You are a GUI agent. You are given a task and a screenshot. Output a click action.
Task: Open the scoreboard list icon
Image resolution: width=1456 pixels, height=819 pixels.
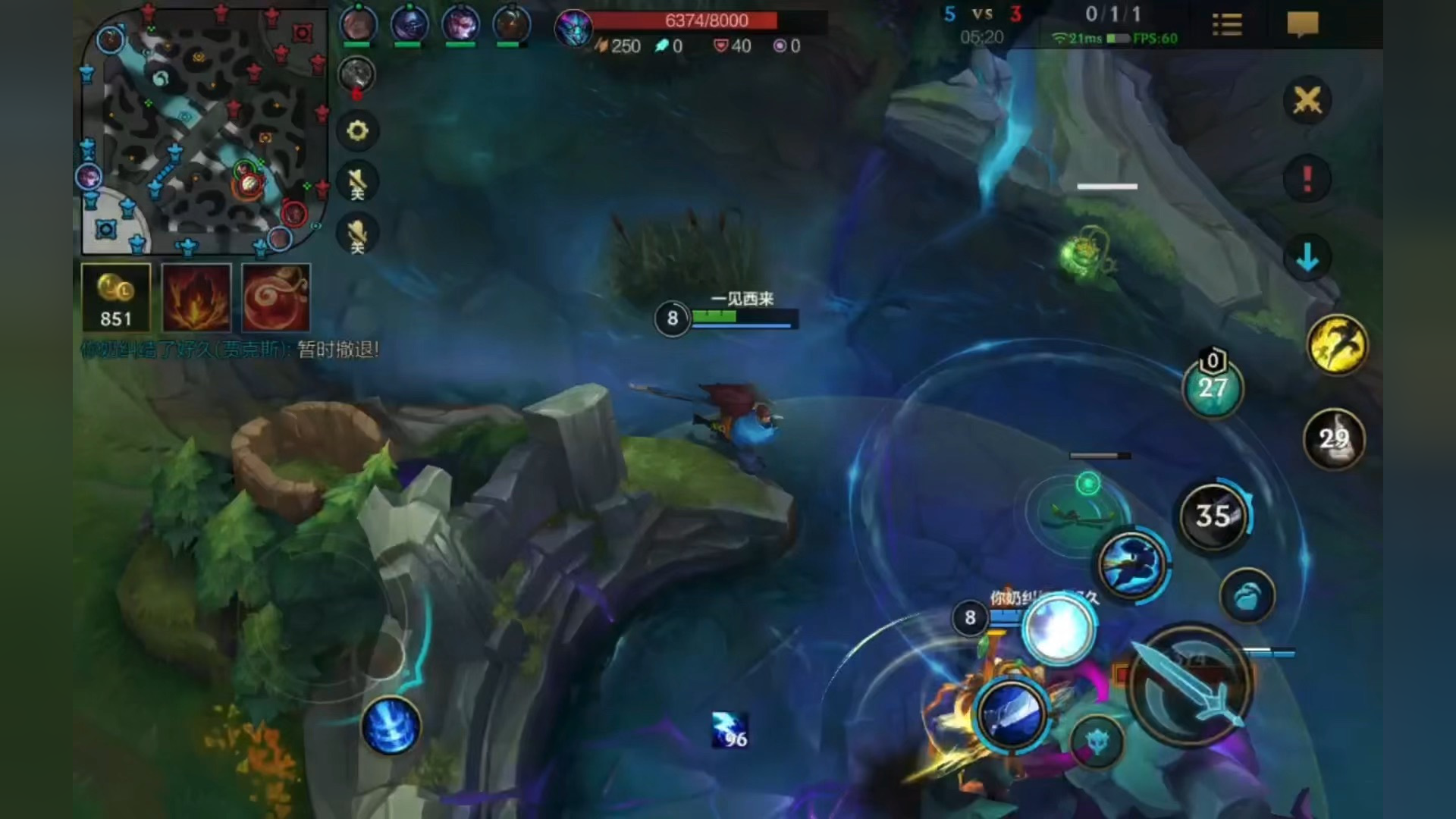(1227, 25)
